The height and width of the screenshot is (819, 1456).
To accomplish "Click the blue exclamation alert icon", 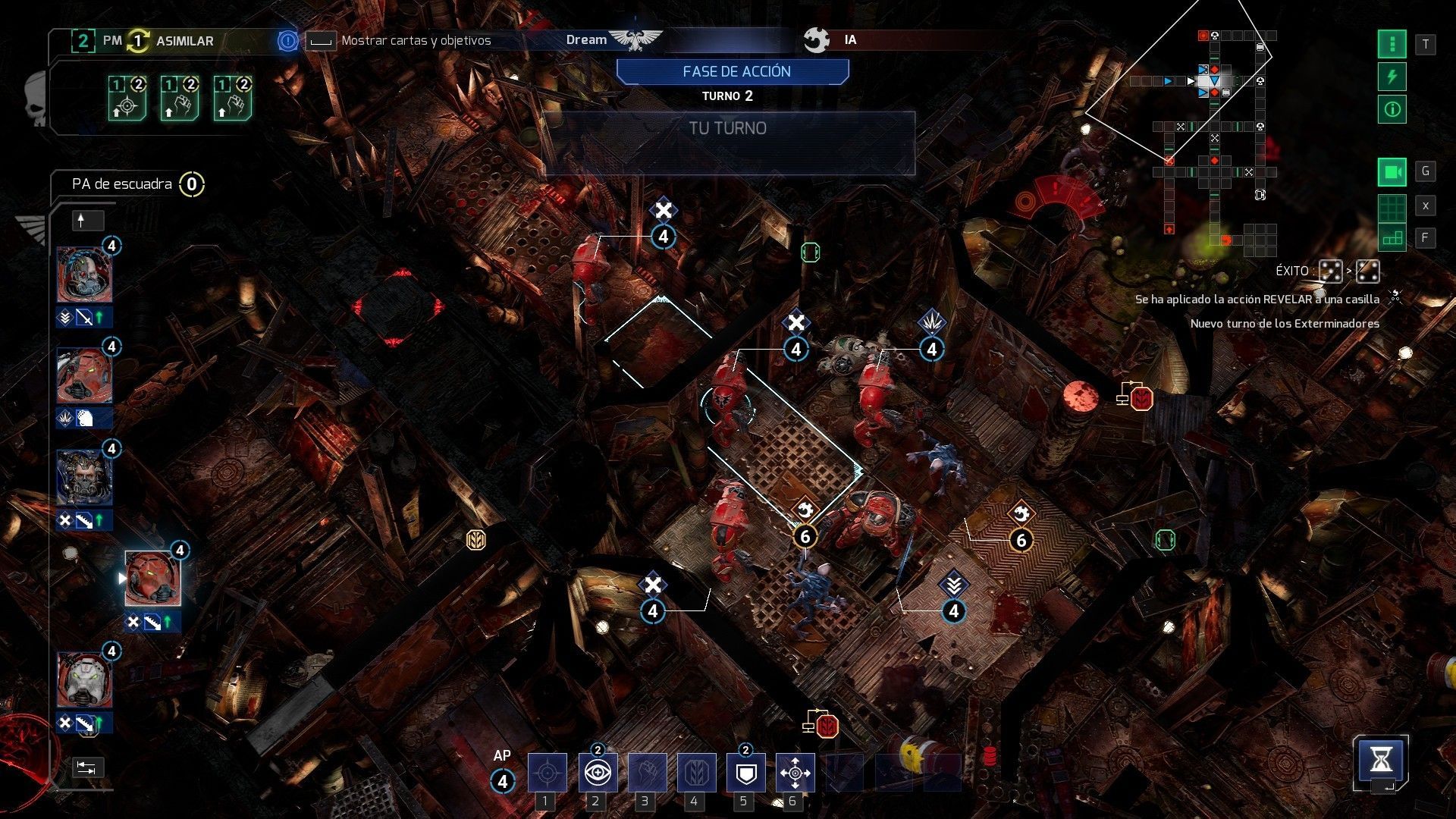I will 287,41.
